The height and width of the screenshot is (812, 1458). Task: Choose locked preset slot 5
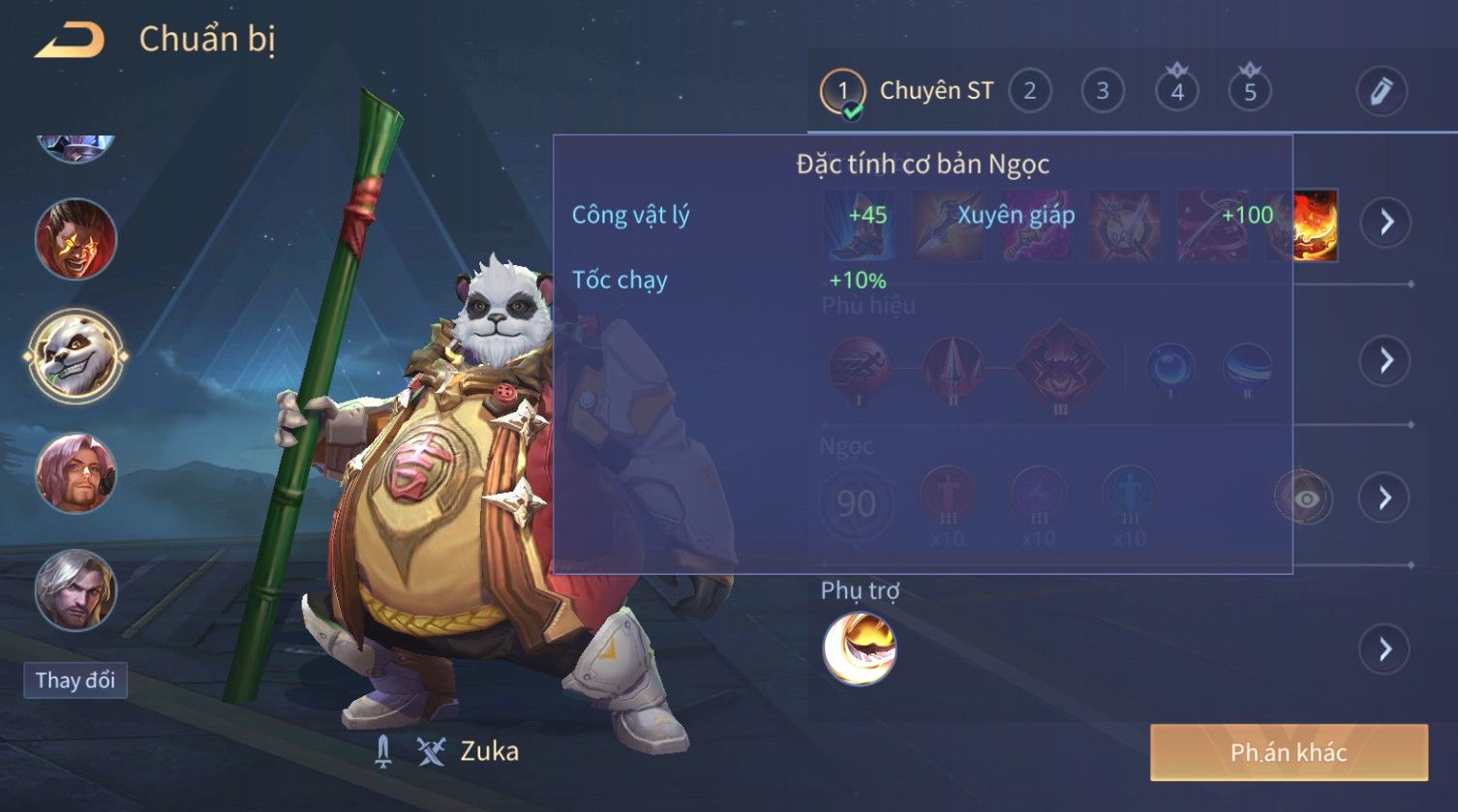(1249, 92)
